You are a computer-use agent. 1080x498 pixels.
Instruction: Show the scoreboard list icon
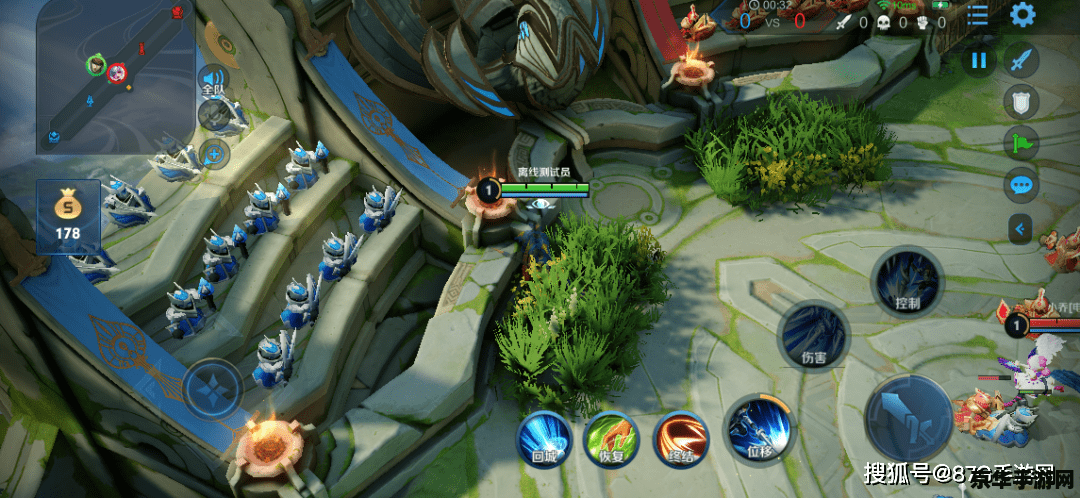coord(977,15)
